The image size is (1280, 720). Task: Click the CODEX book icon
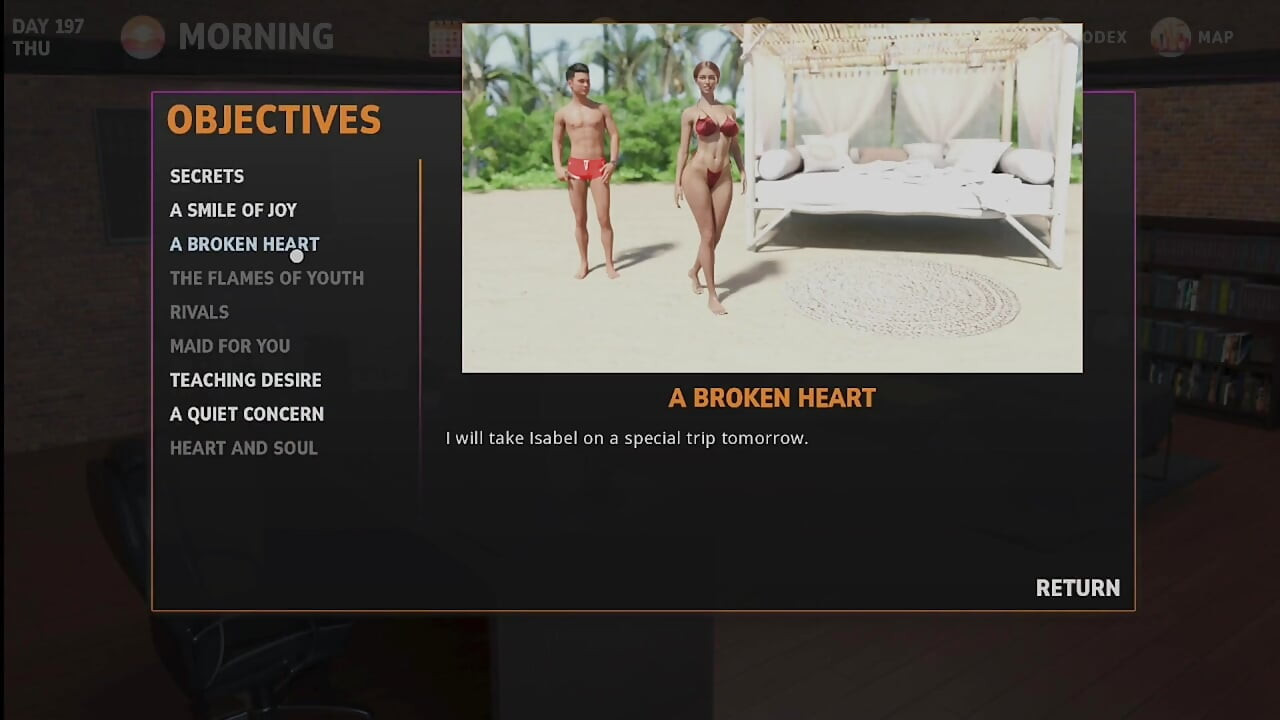(1040, 36)
